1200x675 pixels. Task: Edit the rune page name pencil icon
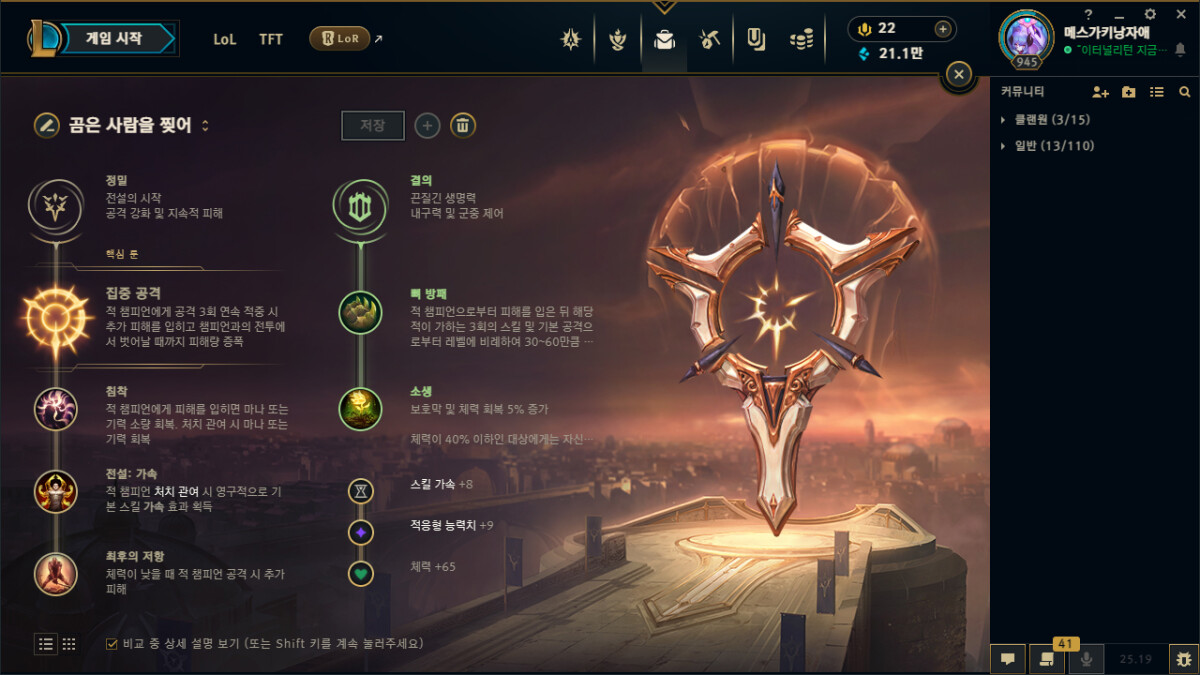click(46, 126)
